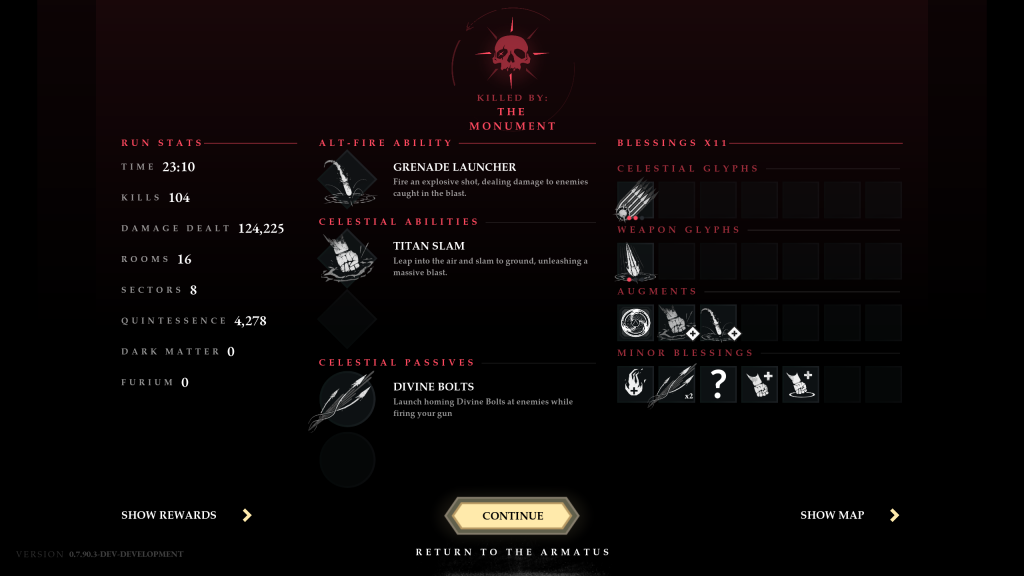This screenshot has width=1024, height=576.
Task: Click the Continue button
Action: click(x=512, y=515)
